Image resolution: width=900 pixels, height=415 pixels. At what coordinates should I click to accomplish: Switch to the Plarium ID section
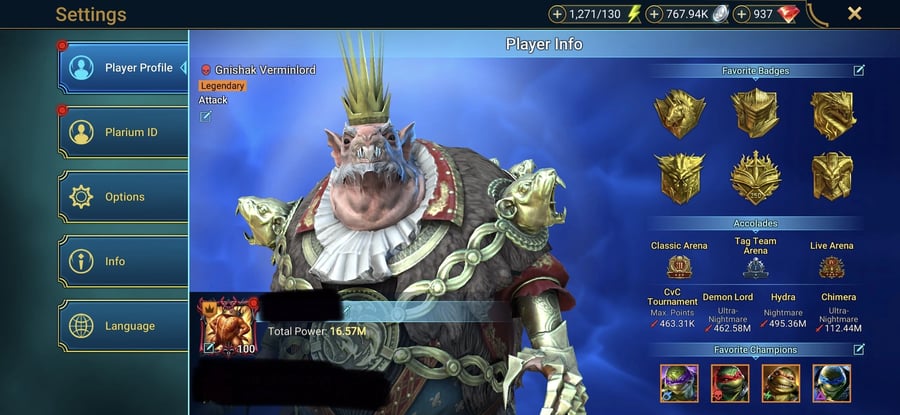123,132
